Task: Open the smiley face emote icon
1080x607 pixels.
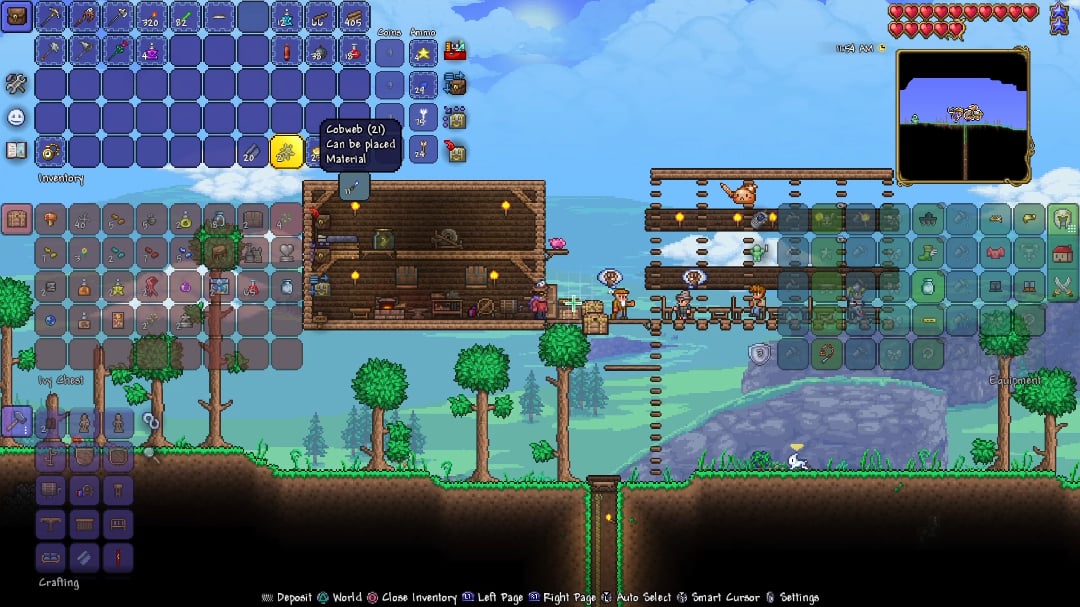Action: point(16,117)
